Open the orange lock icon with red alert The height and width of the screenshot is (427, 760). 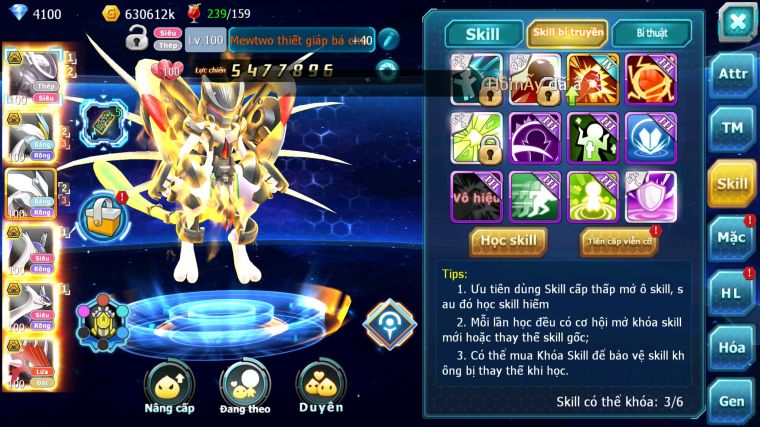(100, 213)
